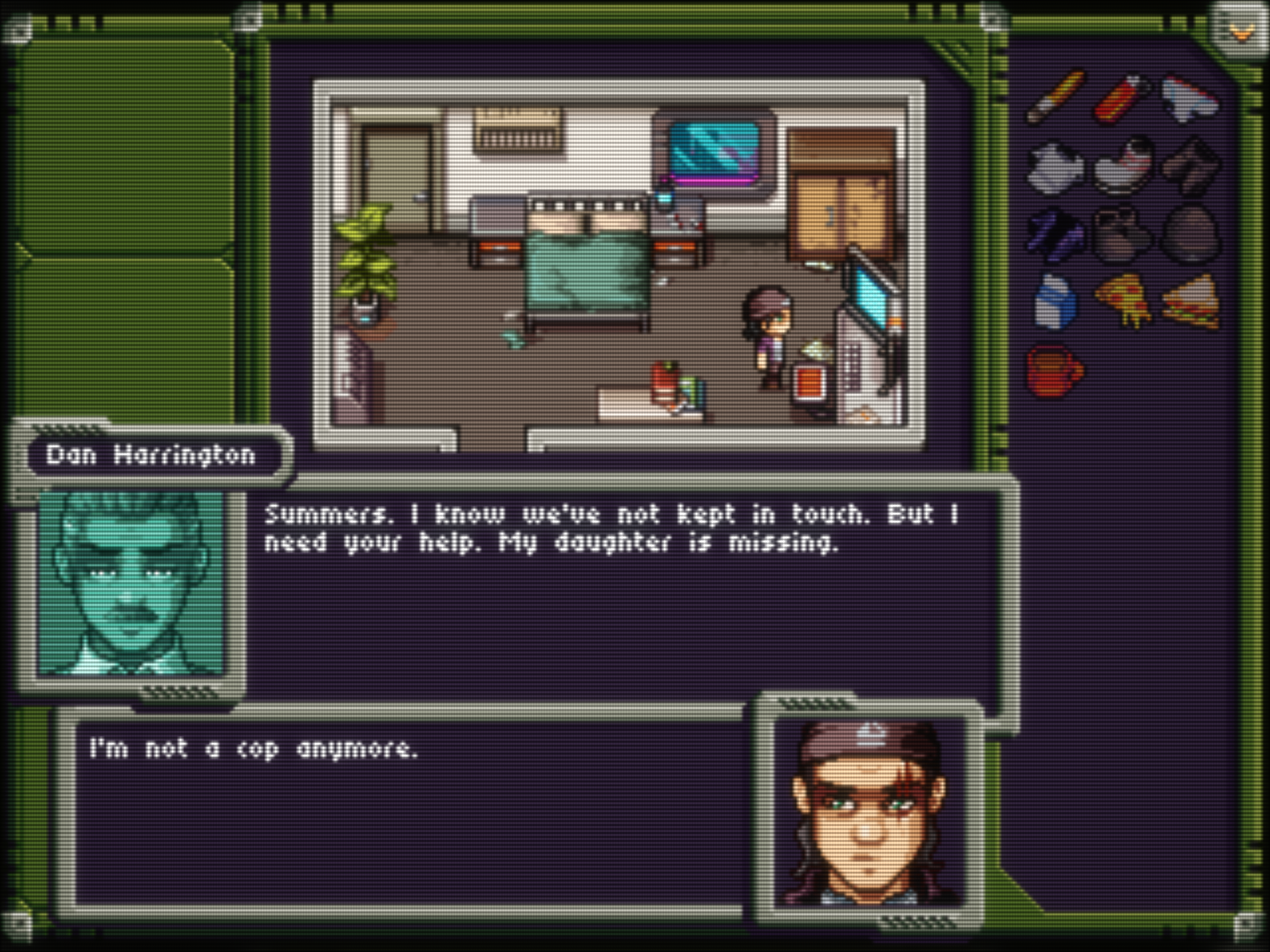The image size is (1270, 952).
Task: Select the cigarette in the inventory
Action: pos(1057,96)
